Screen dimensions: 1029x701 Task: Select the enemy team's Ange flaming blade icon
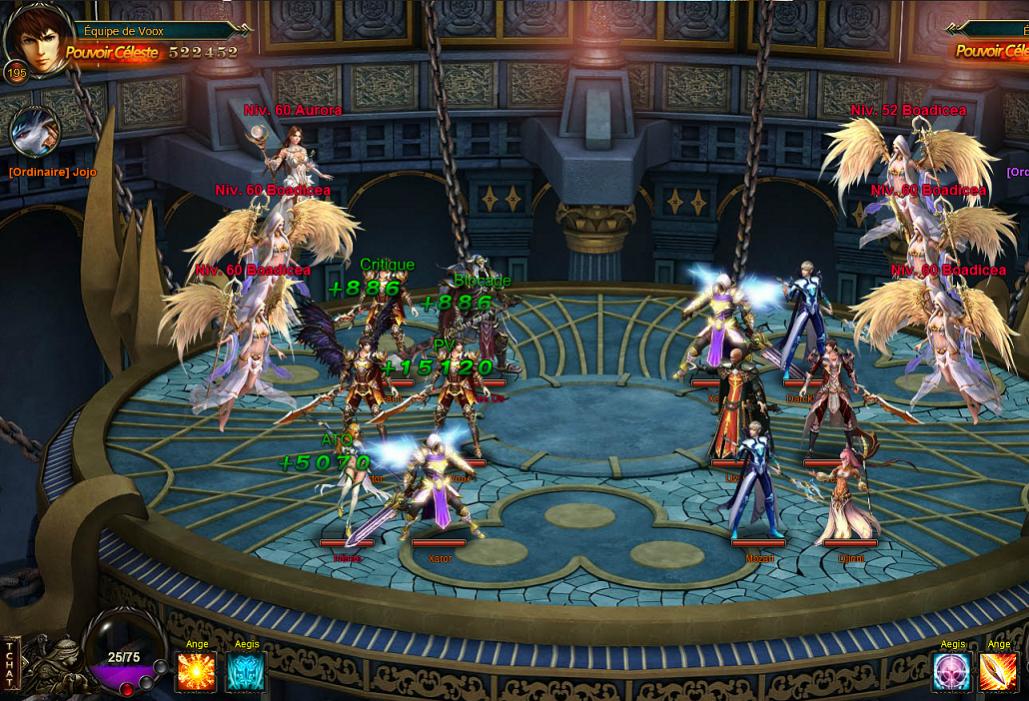click(x=998, y=672)
